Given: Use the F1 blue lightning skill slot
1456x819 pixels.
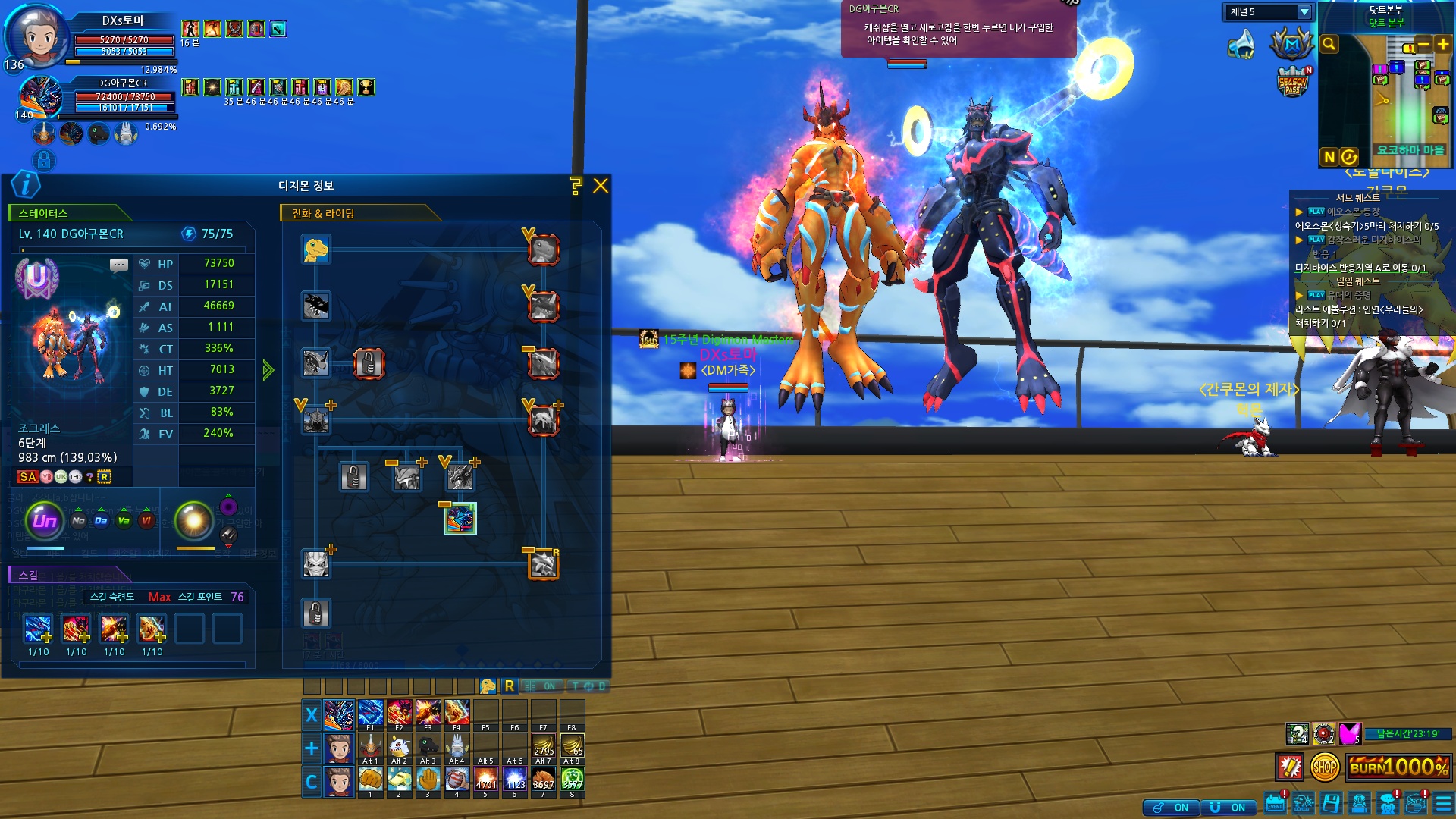Looking at the screenshot, I should pos(370,714).
